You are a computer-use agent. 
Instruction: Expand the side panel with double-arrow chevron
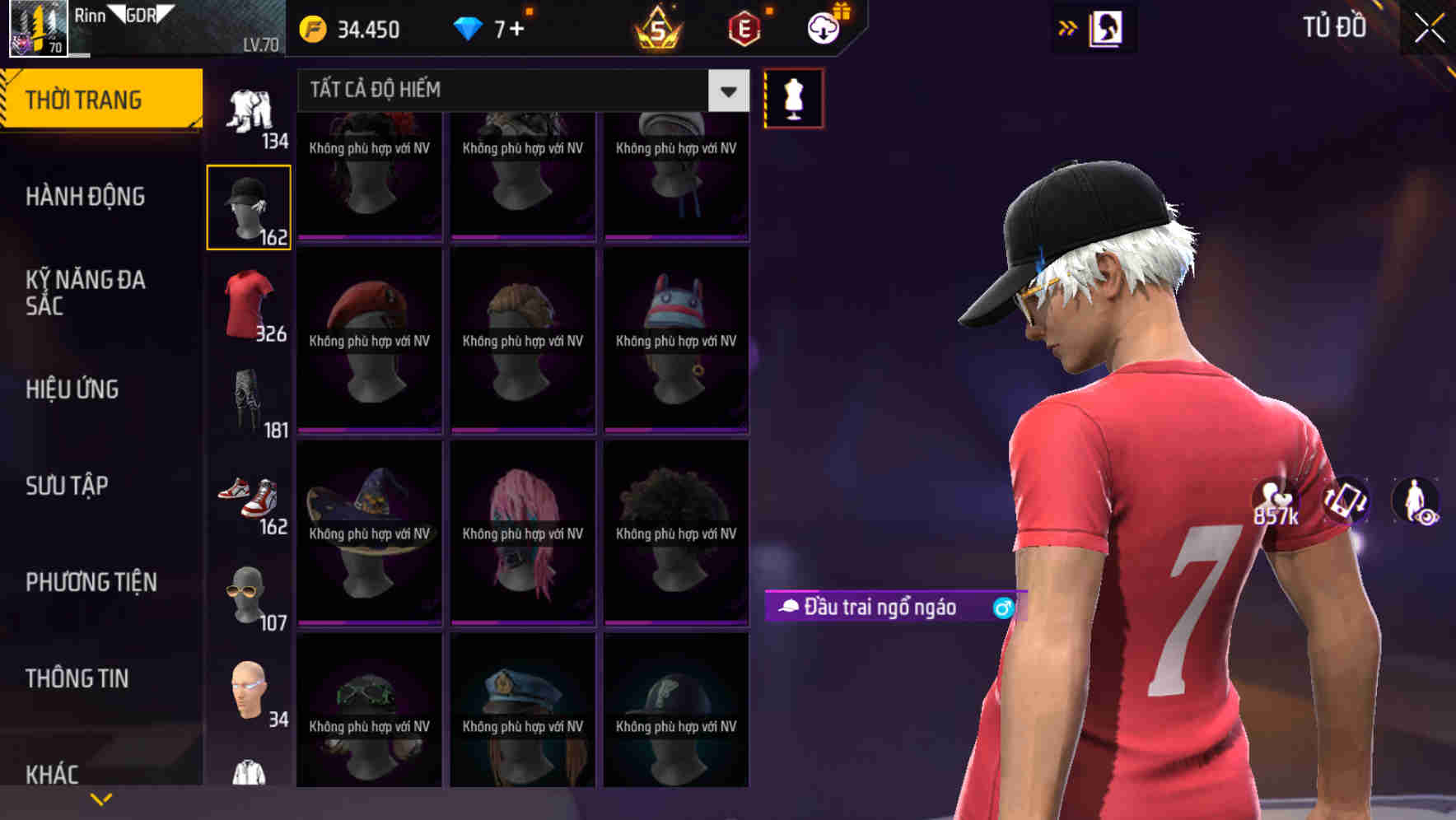point(1066,27)
